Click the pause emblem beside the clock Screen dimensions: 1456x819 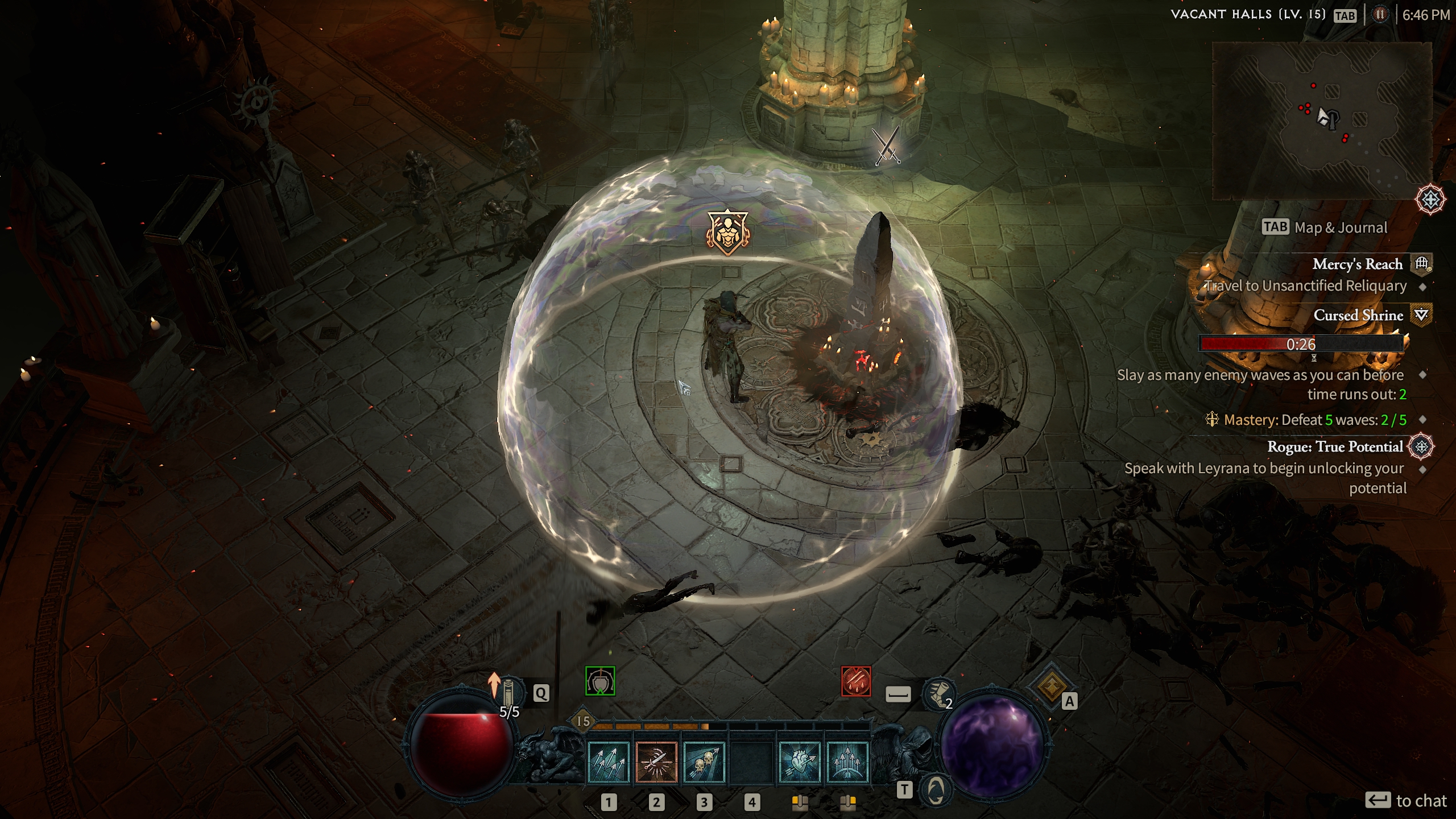click(1380, 15)
